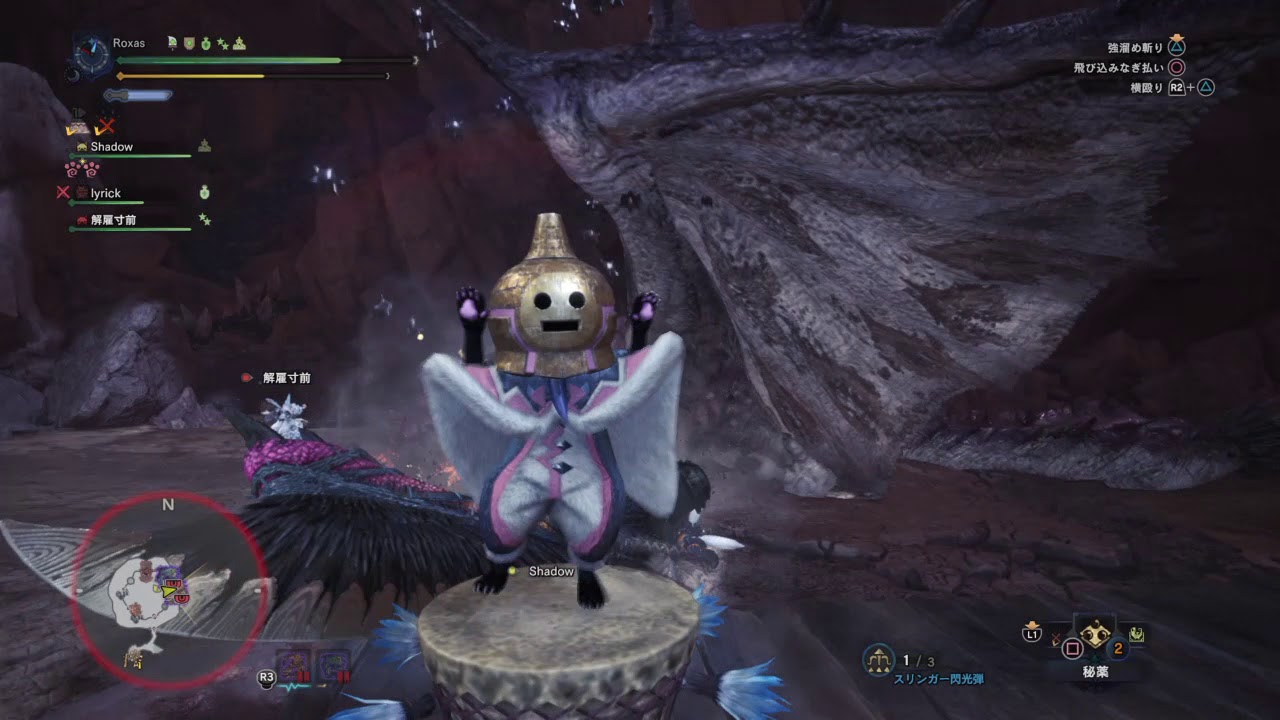Select party member 解雇寸前 in the list
Image resolution: width=1280 pixels, height=720 pixels.
pyautogui.click(x=113, y=220)
